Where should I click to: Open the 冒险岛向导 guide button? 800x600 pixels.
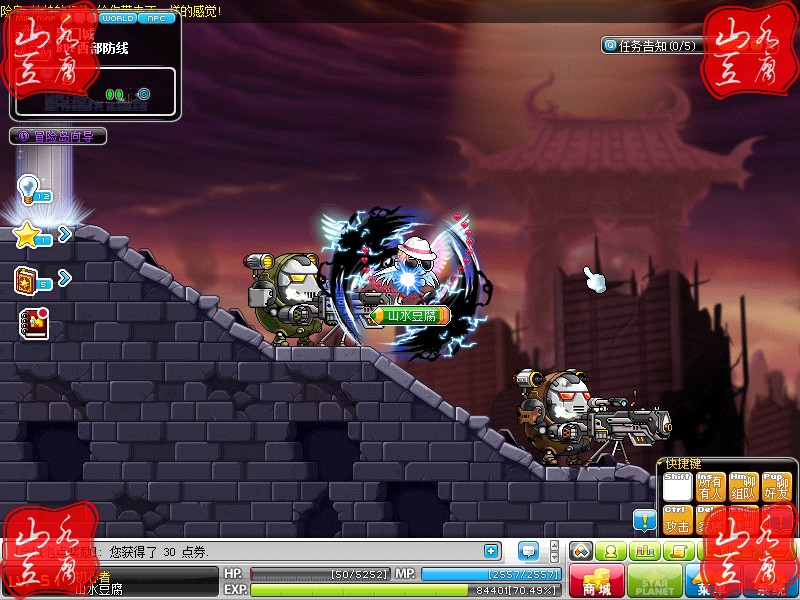[58, 136]
